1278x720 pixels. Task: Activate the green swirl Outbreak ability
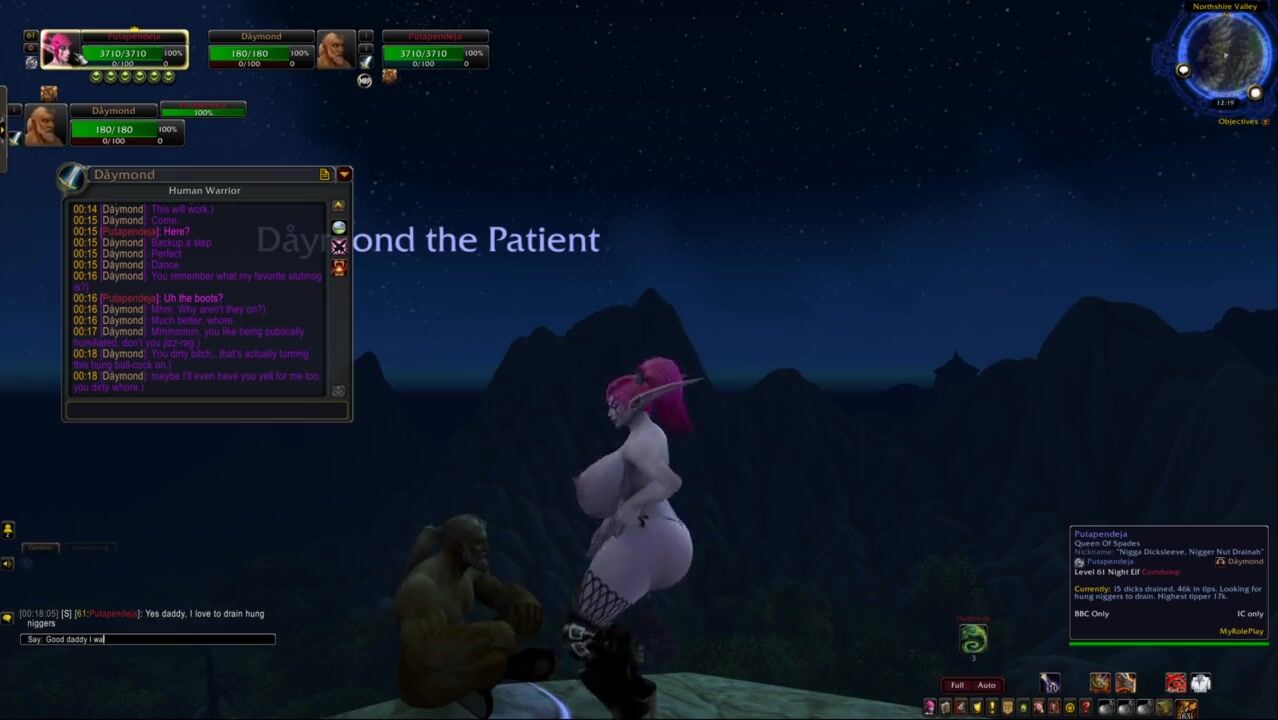coord(973,638)
